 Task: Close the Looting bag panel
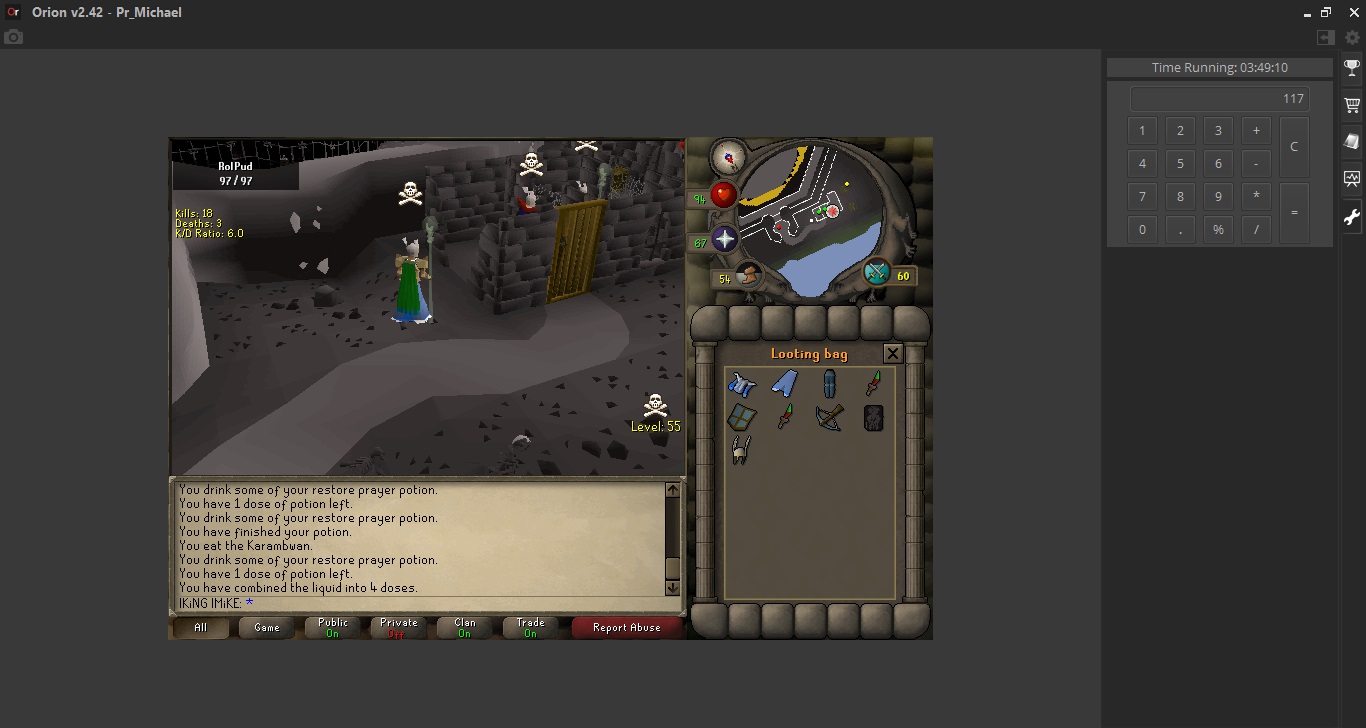[x=893, y=353]
